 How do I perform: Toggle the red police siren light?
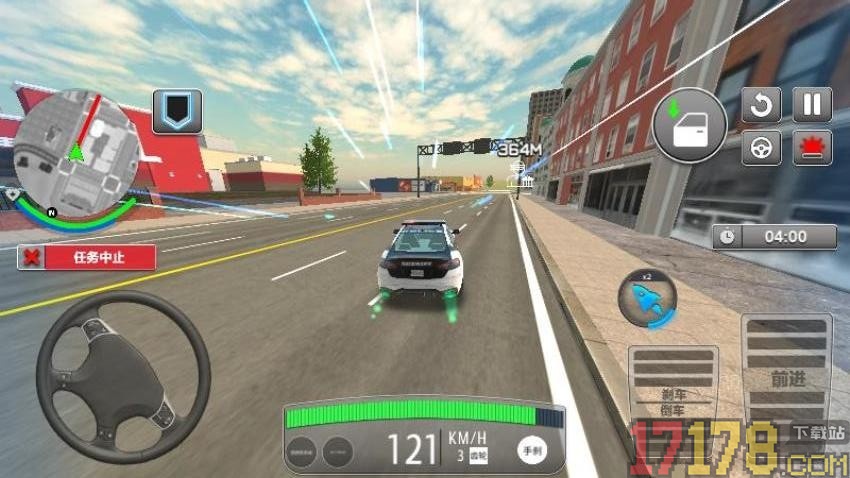point(812,148)
